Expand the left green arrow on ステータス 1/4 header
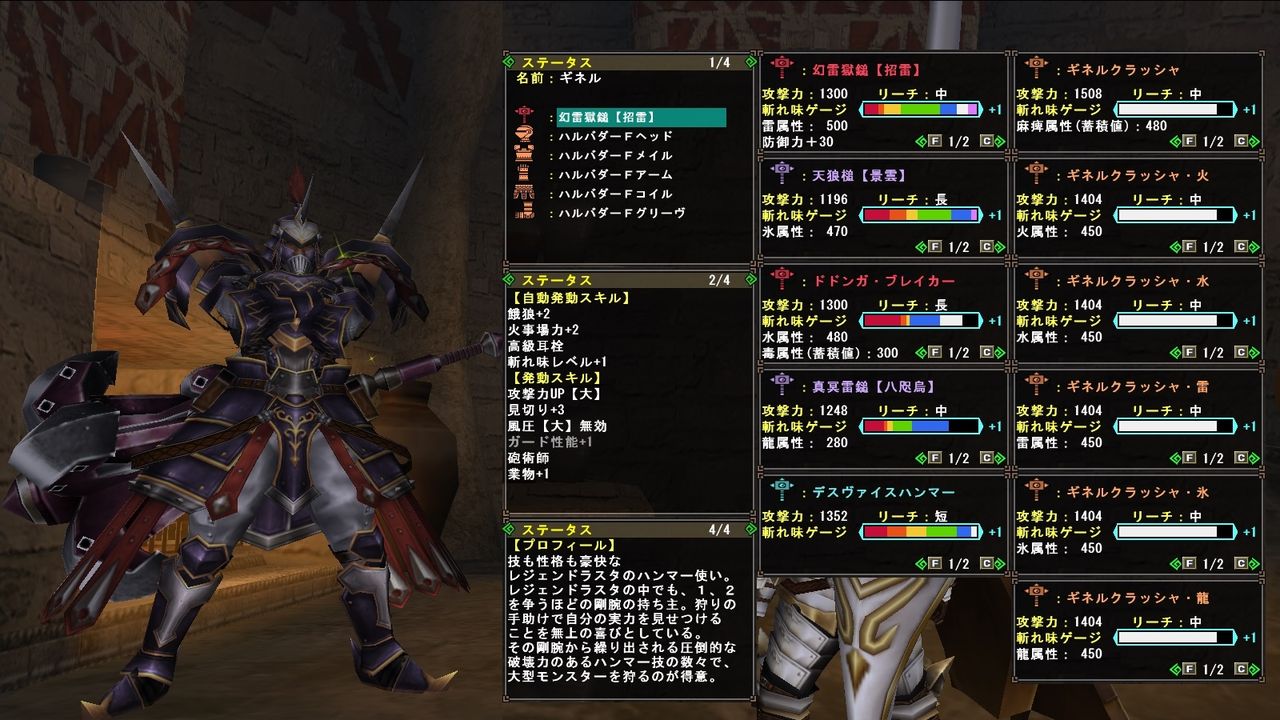This screenshot has height=720, width=1280. [511, 60]
